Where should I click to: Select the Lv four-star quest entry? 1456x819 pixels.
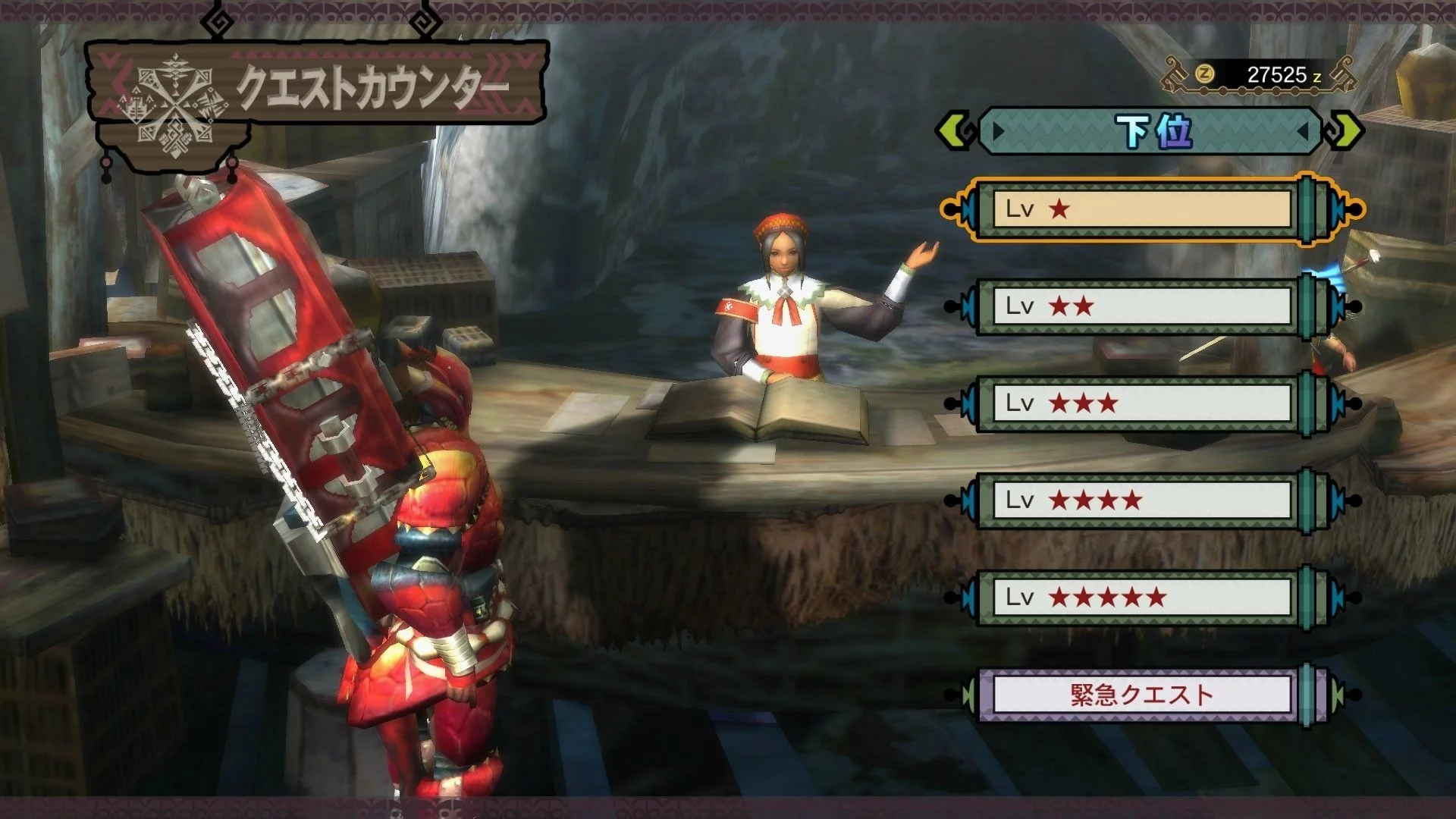(x=1141, y=500)
